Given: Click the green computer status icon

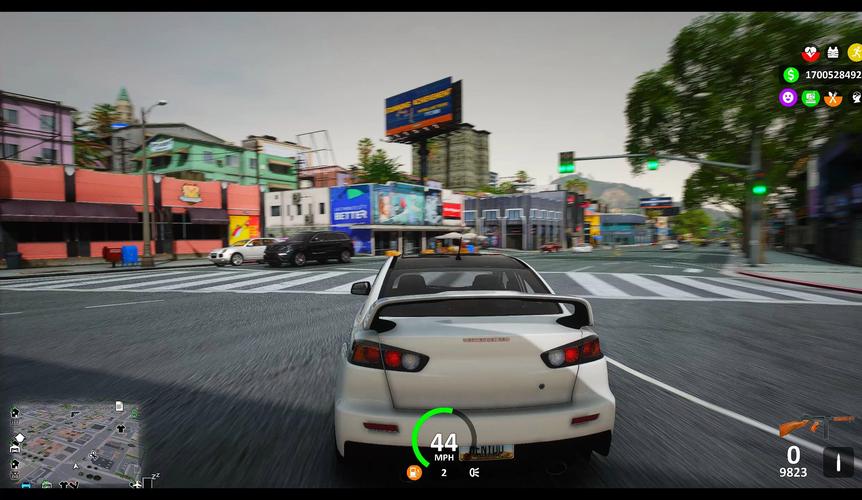Looking at the screenshot, I should 811,97.
